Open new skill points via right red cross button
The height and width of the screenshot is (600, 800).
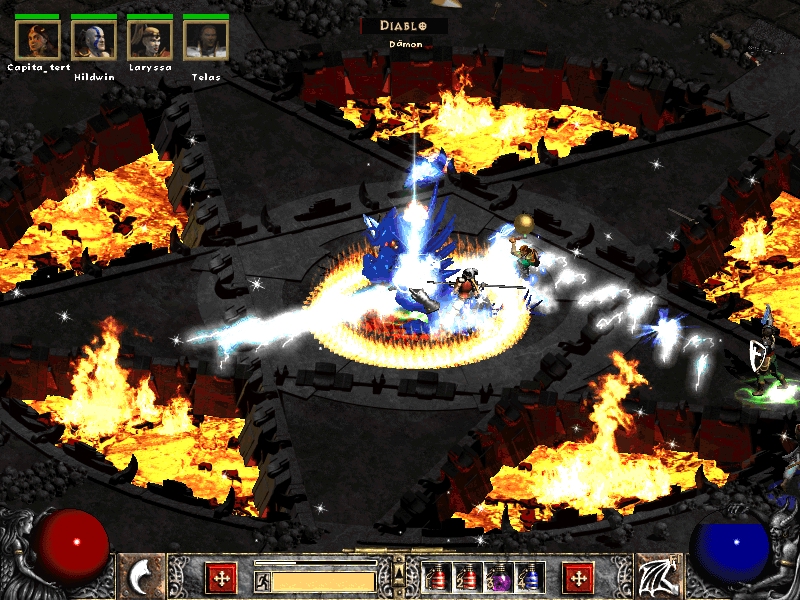pyautogui.click(x=578, y=577)
